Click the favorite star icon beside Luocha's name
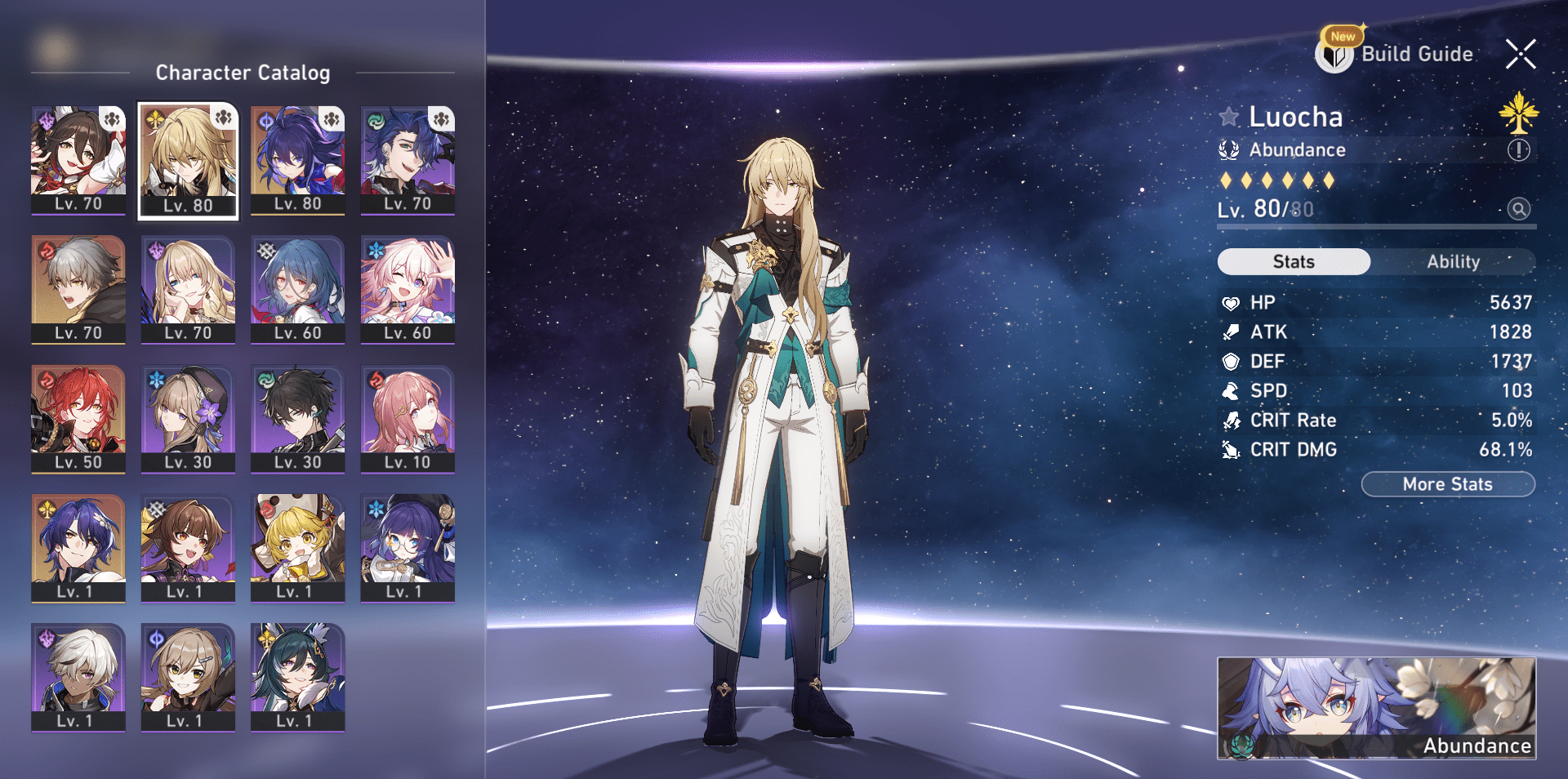1568x779 pixels. click(1227, 116)
